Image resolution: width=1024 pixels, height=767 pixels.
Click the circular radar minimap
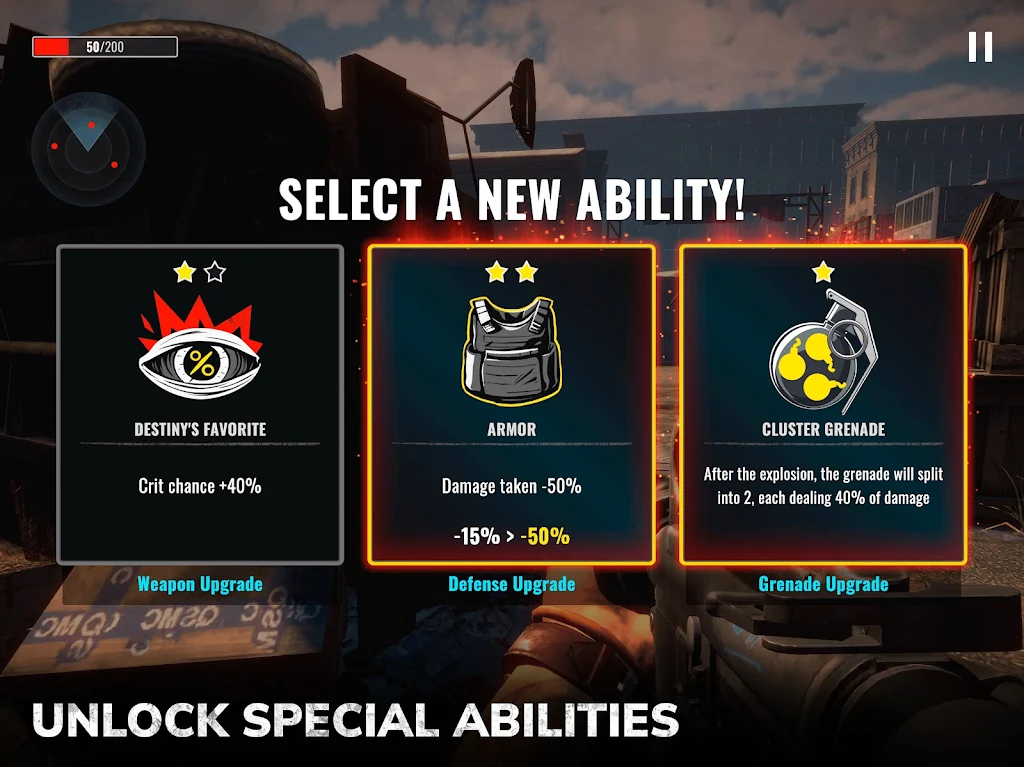(x=87, y=149)
